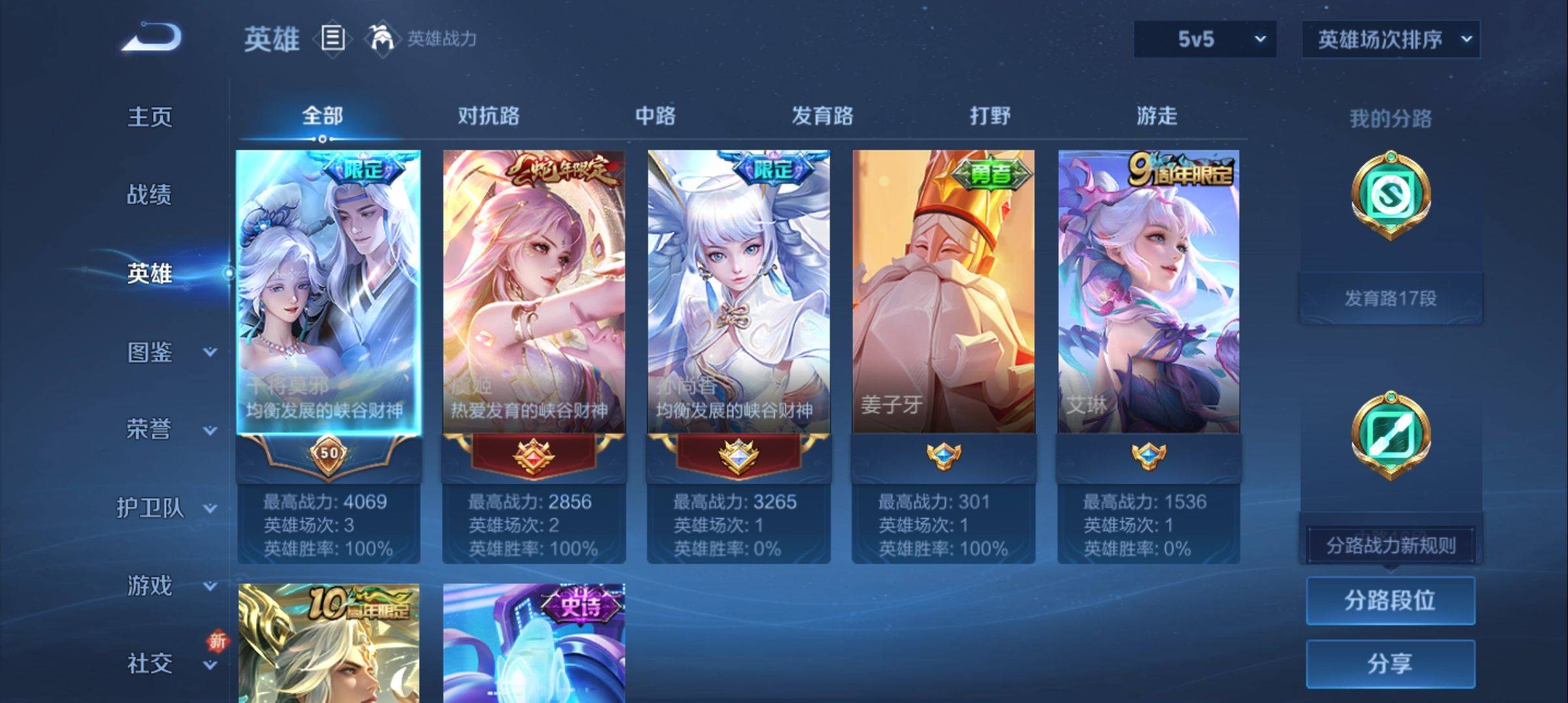The width and height of the screenshot is (1568, 703).
Task: Select the 姜子牙 hero card
Action: [x=943, y=293]
